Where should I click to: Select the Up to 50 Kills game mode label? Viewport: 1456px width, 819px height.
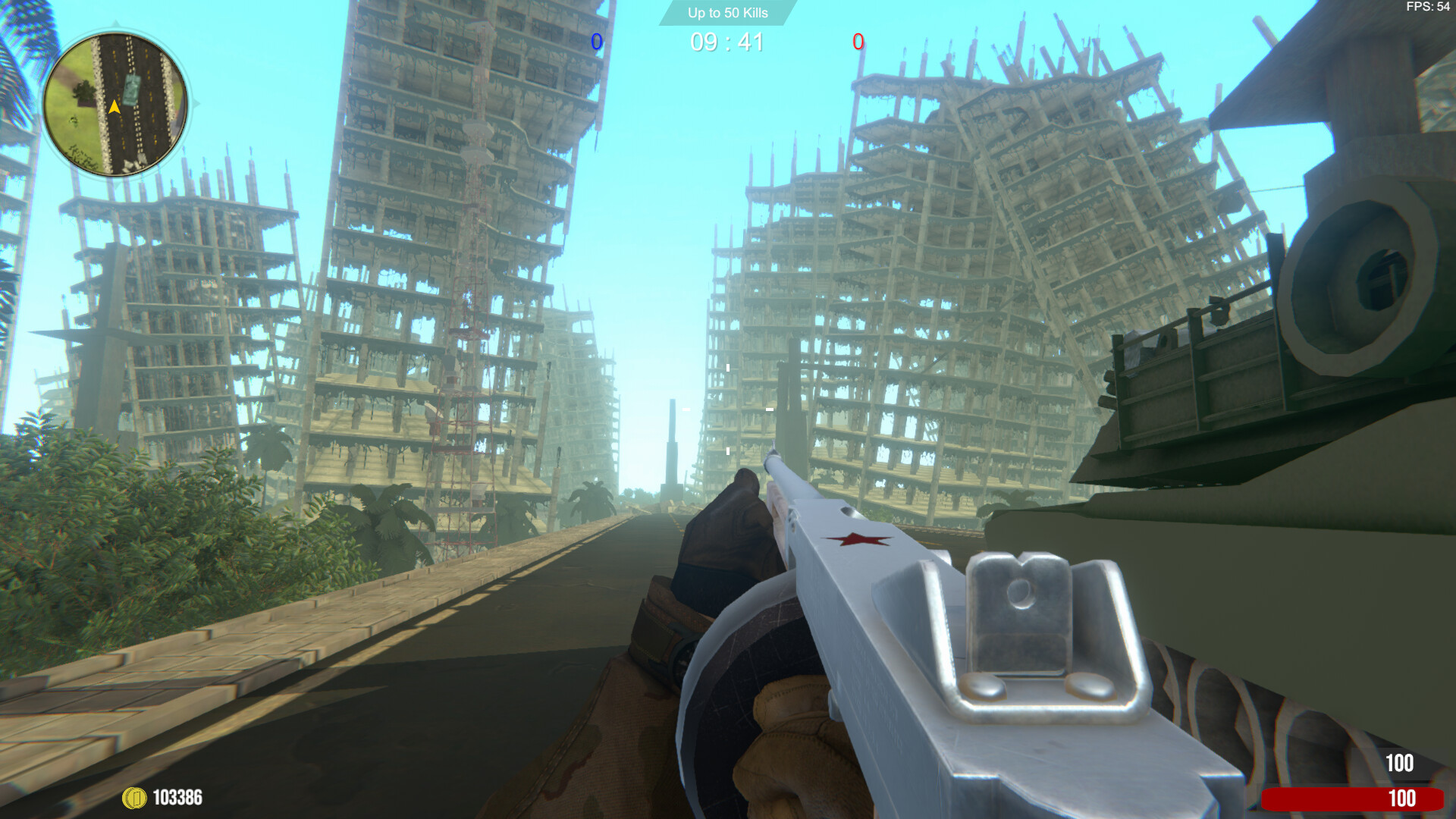click(726, 13)
